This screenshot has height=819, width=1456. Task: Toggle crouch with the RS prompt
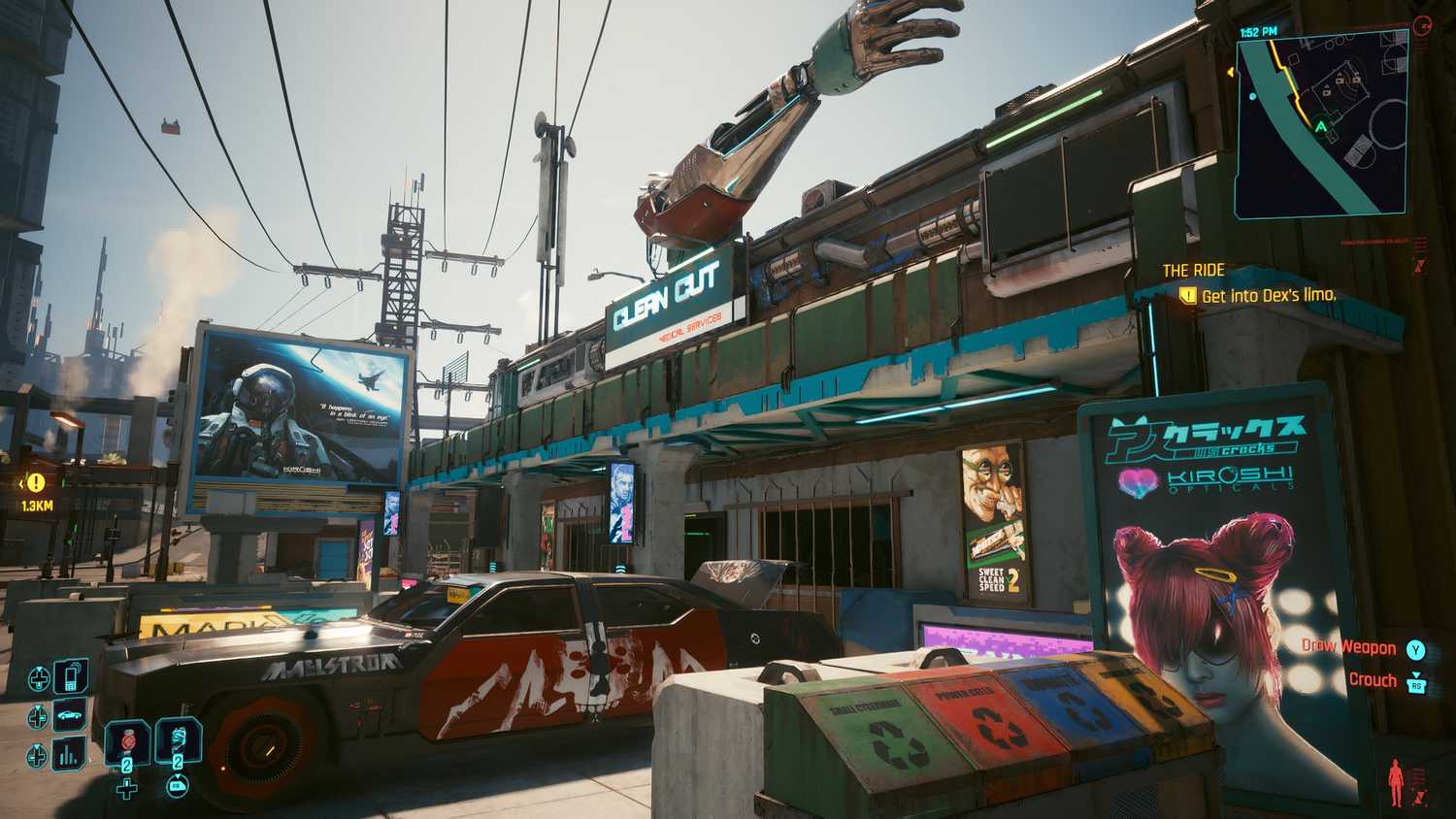pos(1416,684)
